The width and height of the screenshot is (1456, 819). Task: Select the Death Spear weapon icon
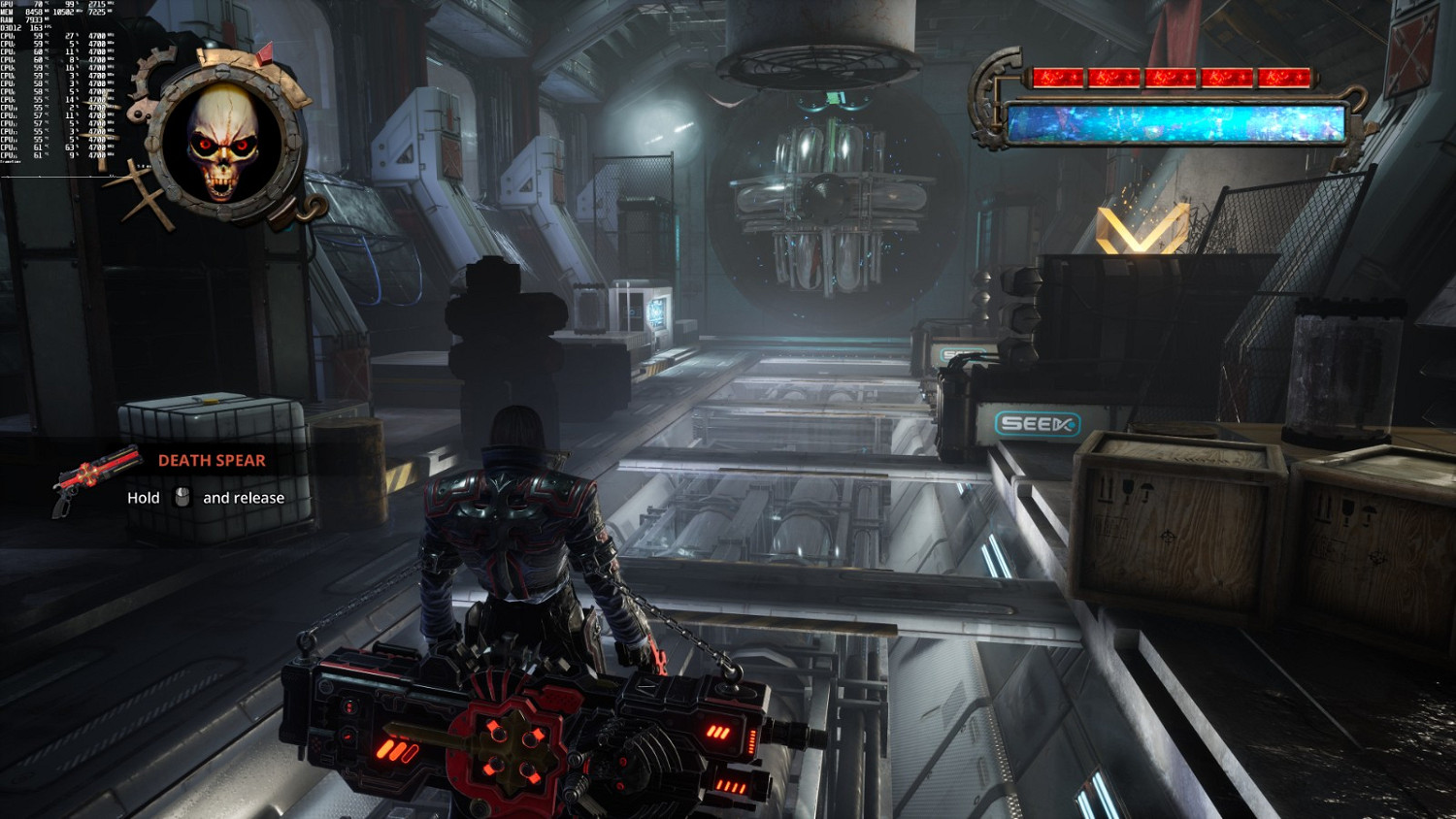(97, 478)
